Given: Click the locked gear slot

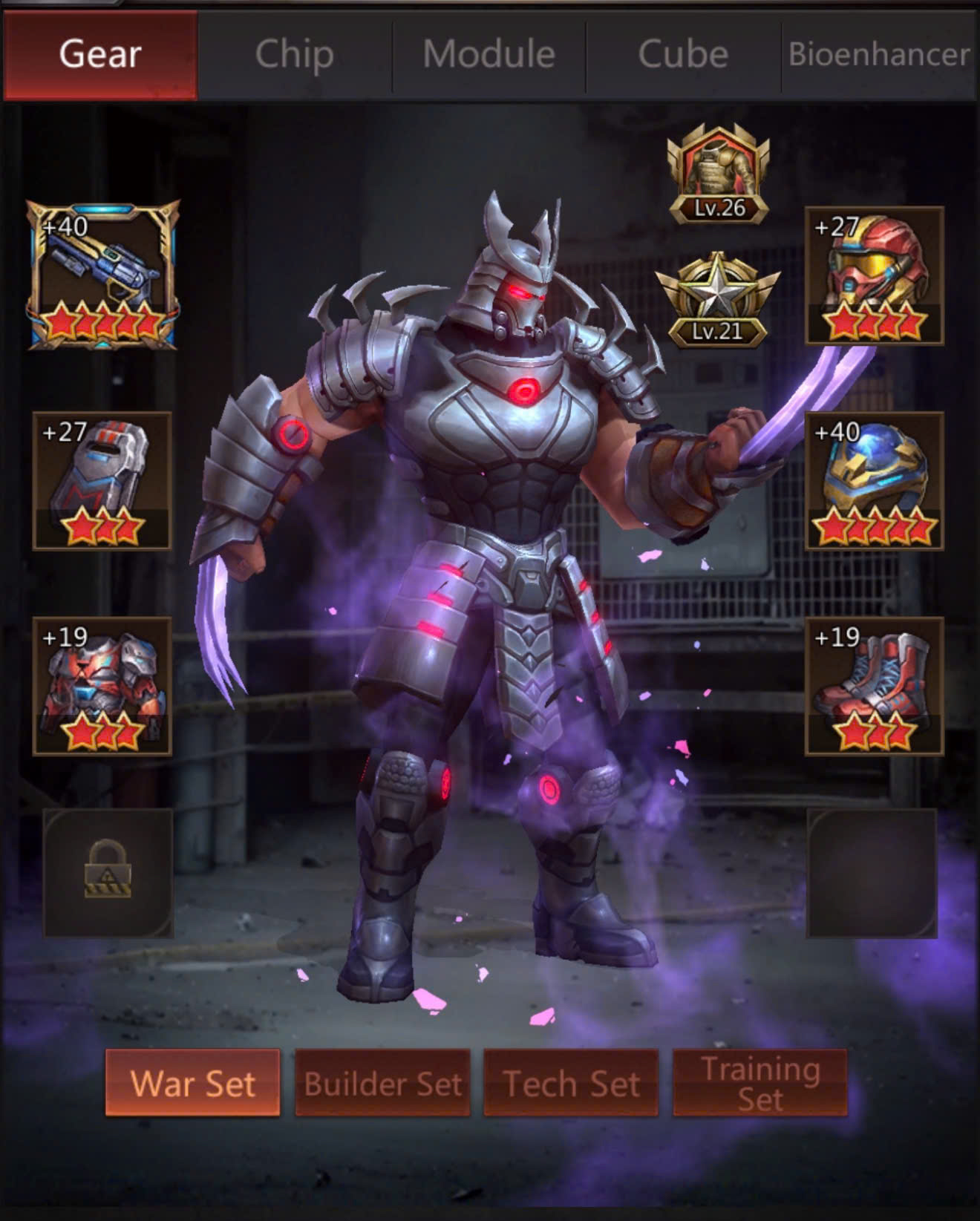Looking at the screenshot, I should [108, 873].
